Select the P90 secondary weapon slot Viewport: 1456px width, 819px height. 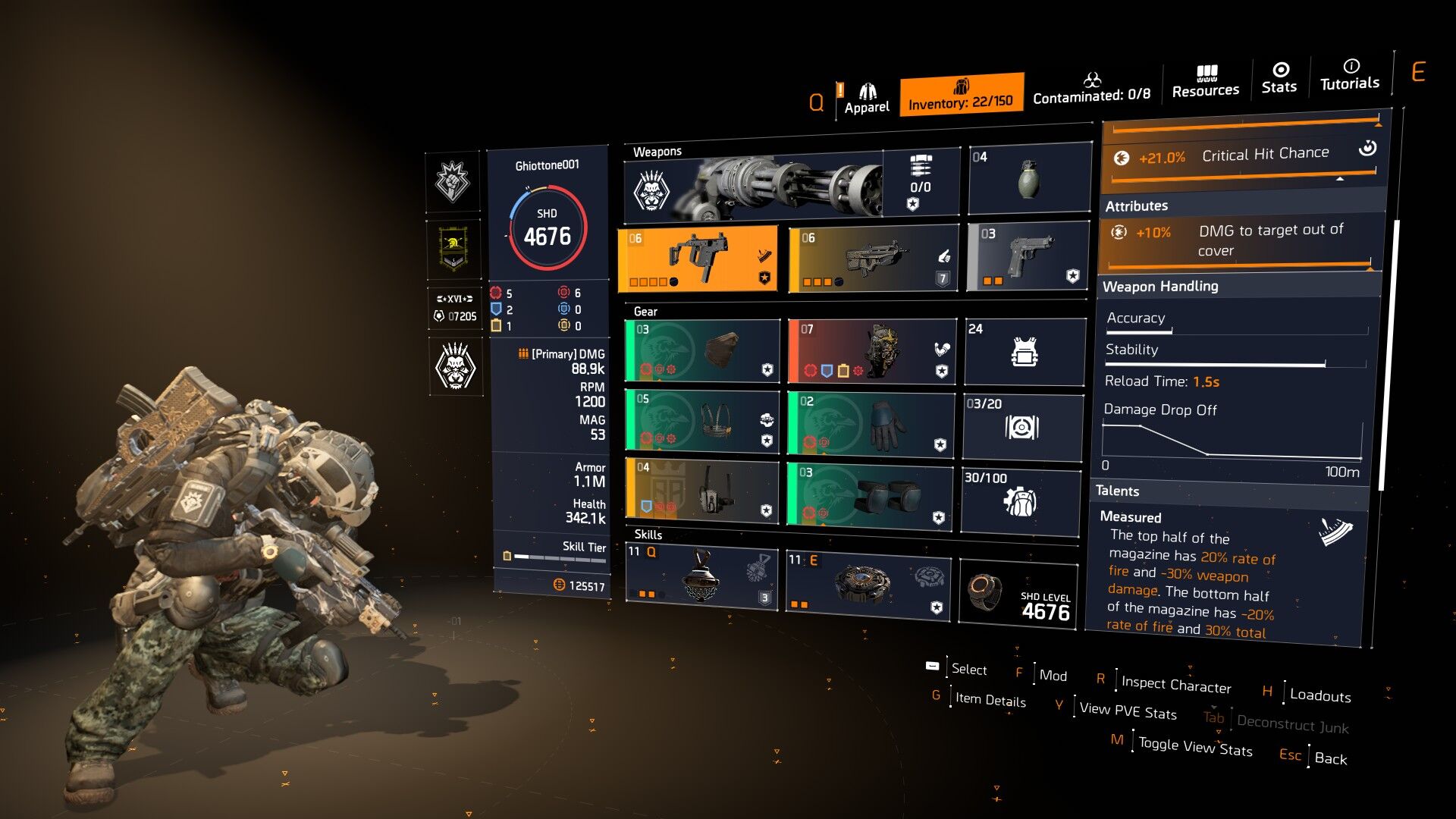(873, 259)
